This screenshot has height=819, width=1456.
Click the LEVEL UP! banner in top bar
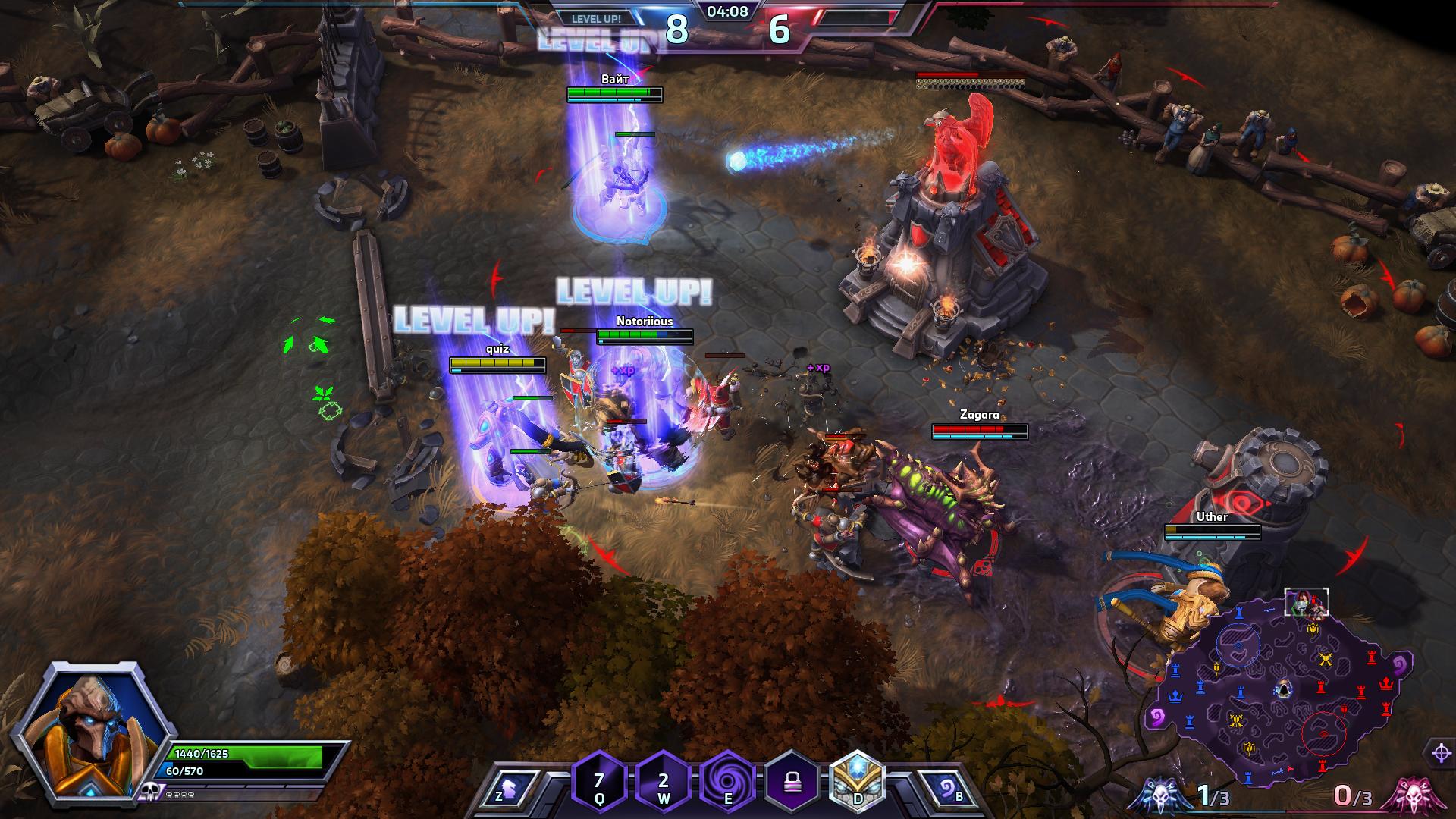point(596,18)
